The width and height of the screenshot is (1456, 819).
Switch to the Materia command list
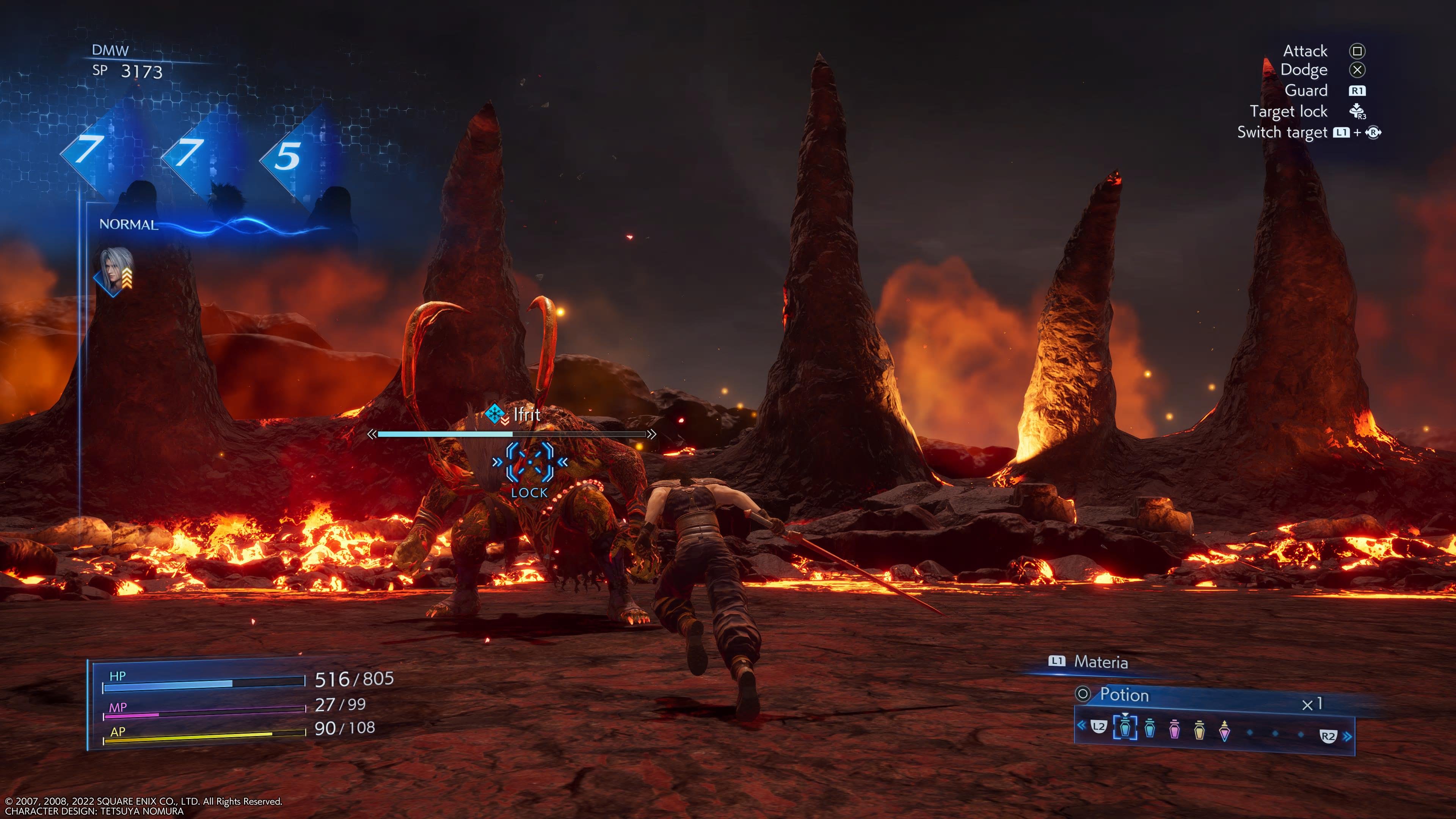(1100, 662)
